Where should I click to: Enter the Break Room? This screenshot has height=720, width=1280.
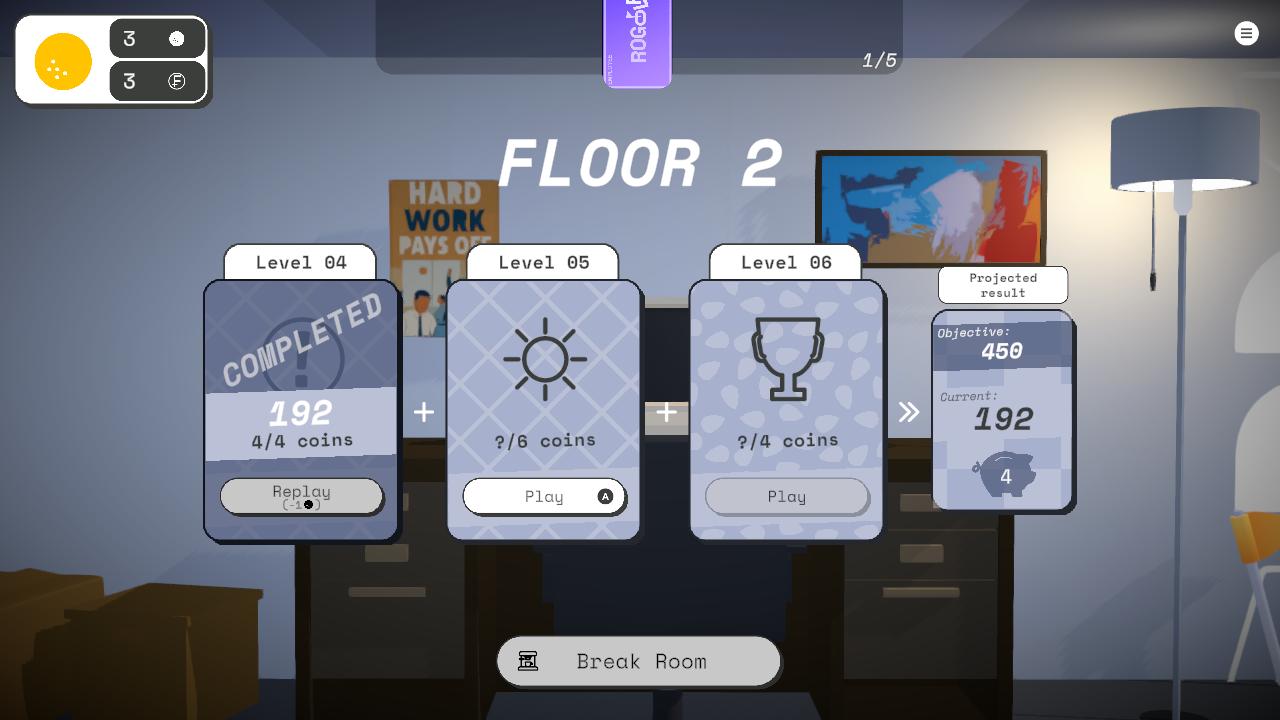(x=639, y=660)
